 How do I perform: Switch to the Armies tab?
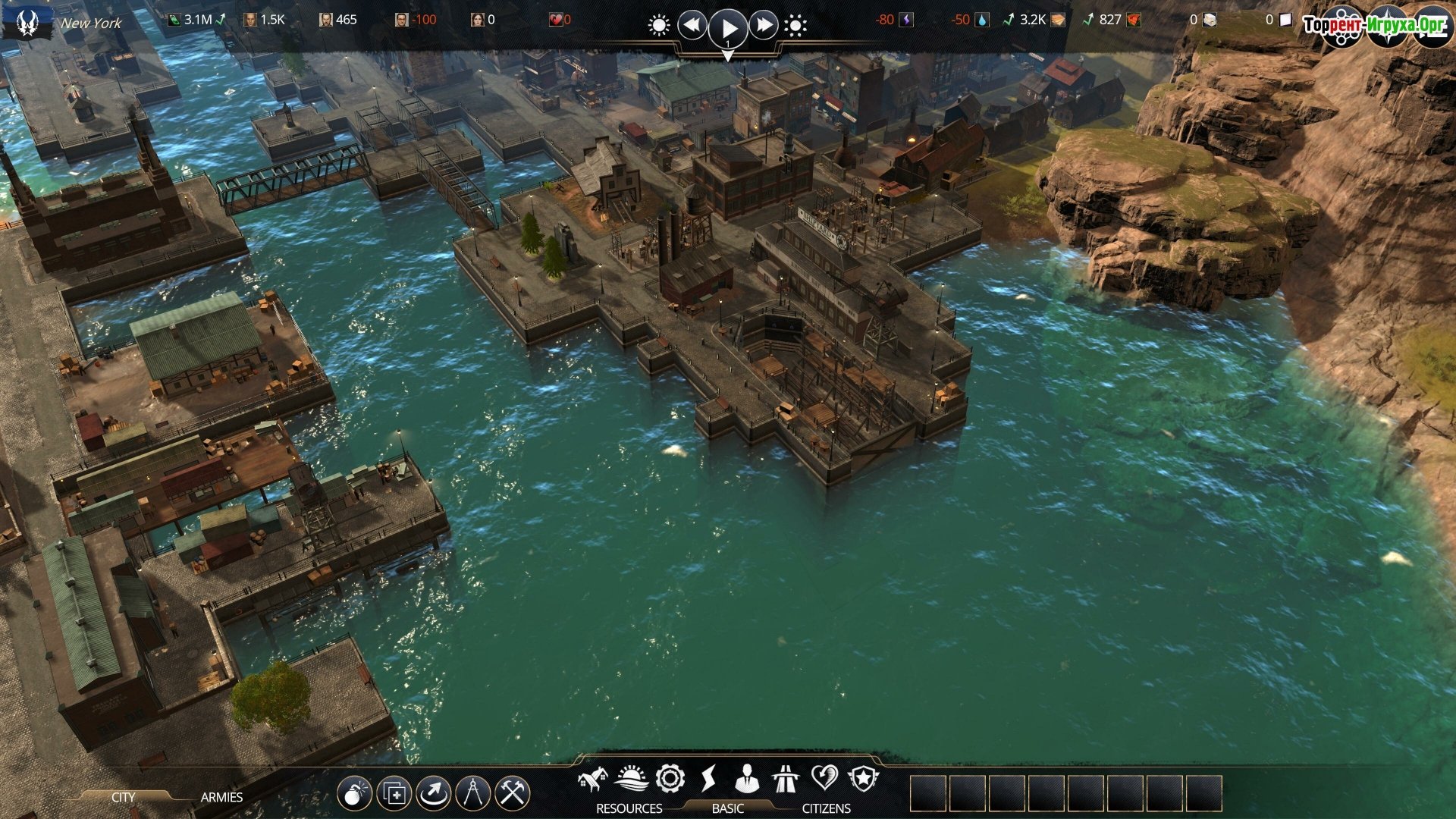(221, 797)
